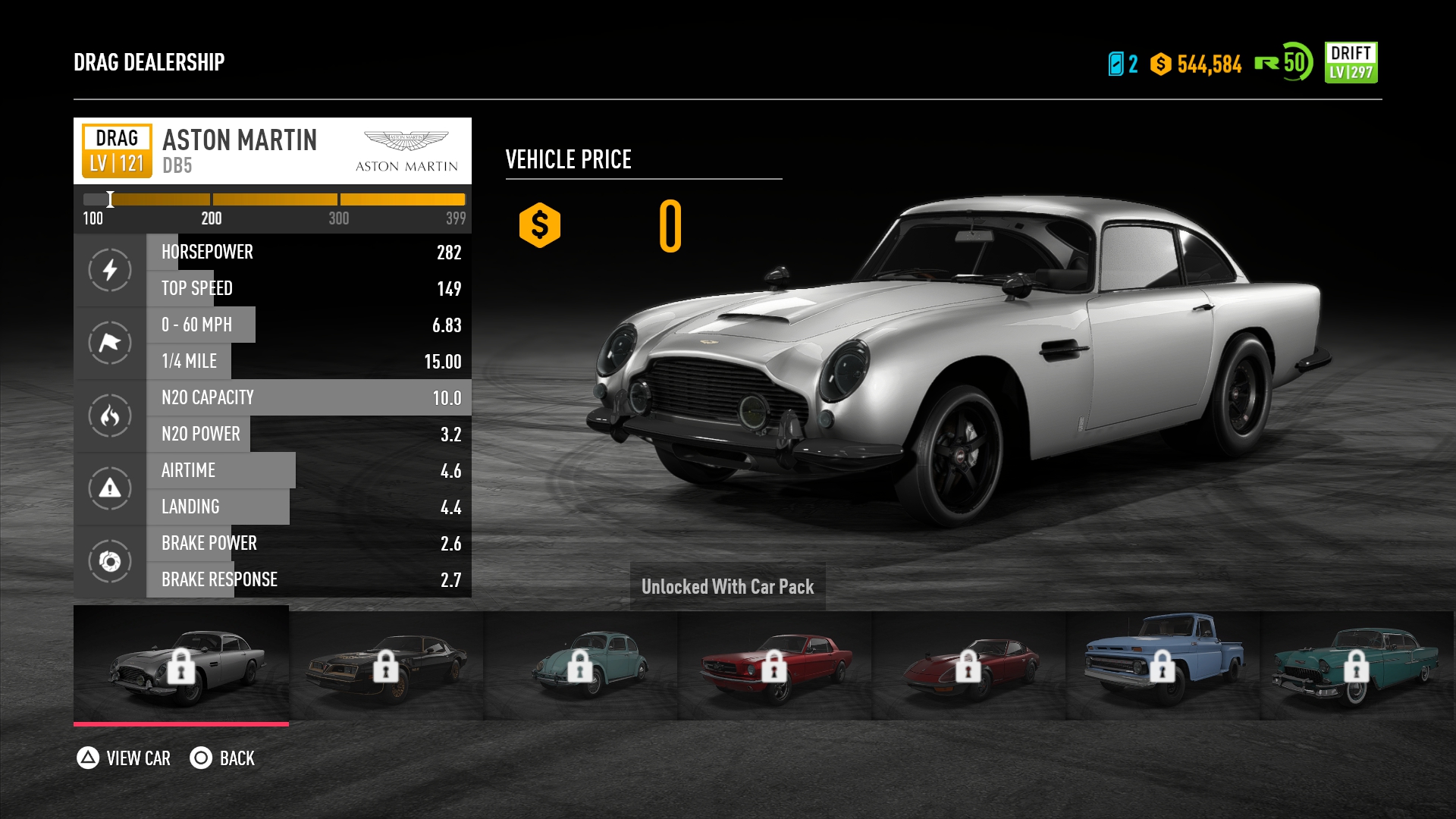Choose the dark red Nissan Fairlady thumbnail
Viewport: 1456px width, 819px height.
tap(968, 665)
